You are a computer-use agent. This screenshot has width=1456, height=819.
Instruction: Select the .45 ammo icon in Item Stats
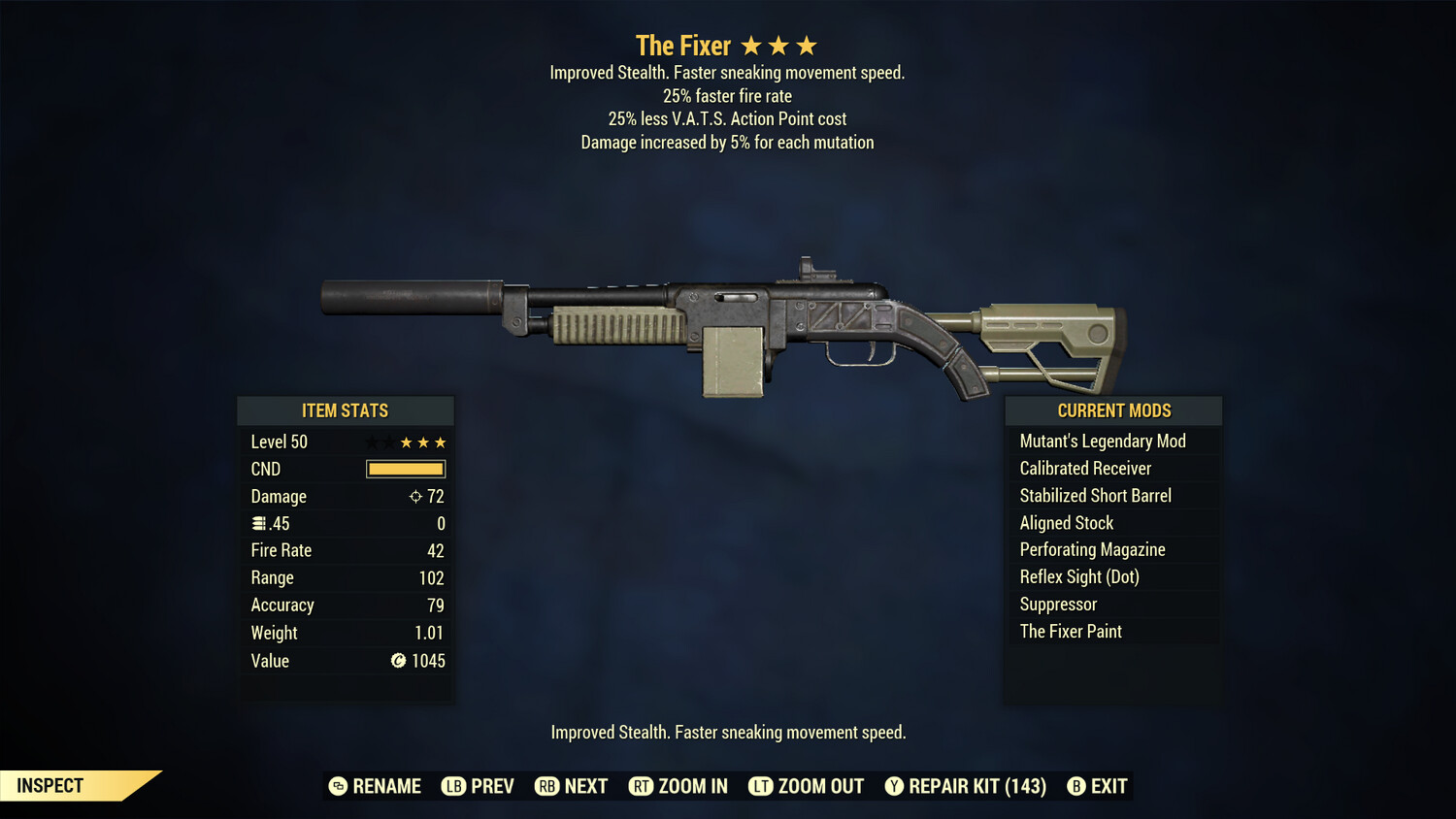[258, 523]
